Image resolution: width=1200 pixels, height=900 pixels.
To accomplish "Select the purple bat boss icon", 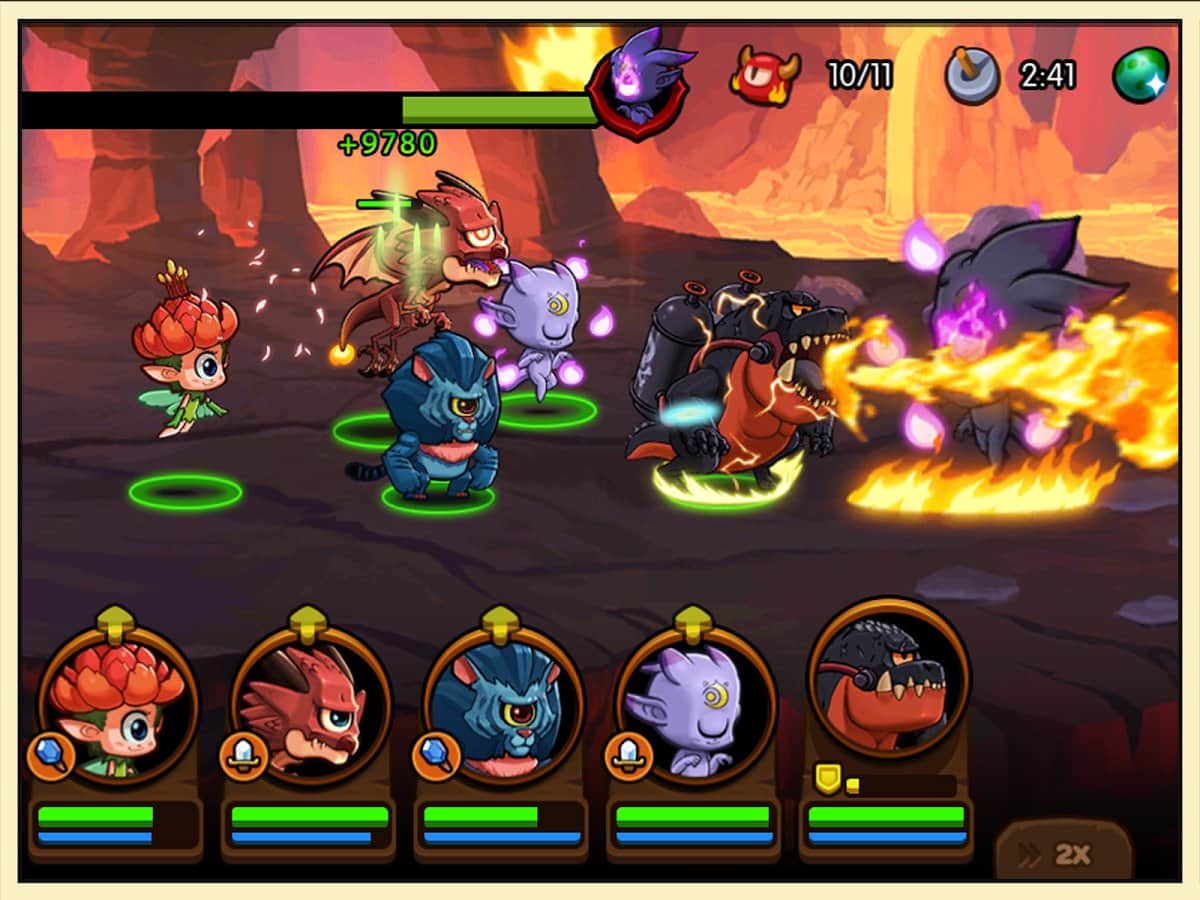I will (639, 80).
